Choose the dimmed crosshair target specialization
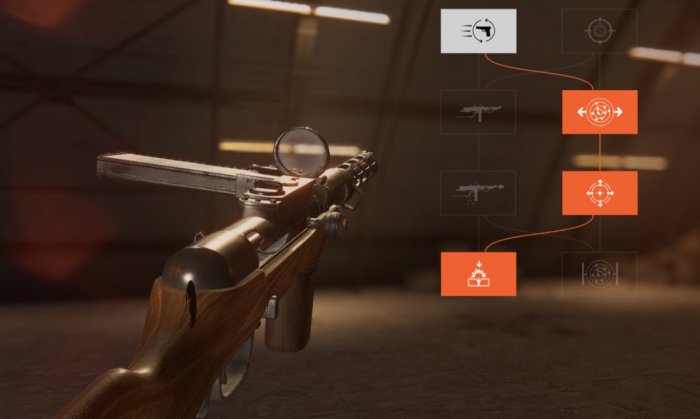This screenshot has width=700, height=419. [599, 31]
